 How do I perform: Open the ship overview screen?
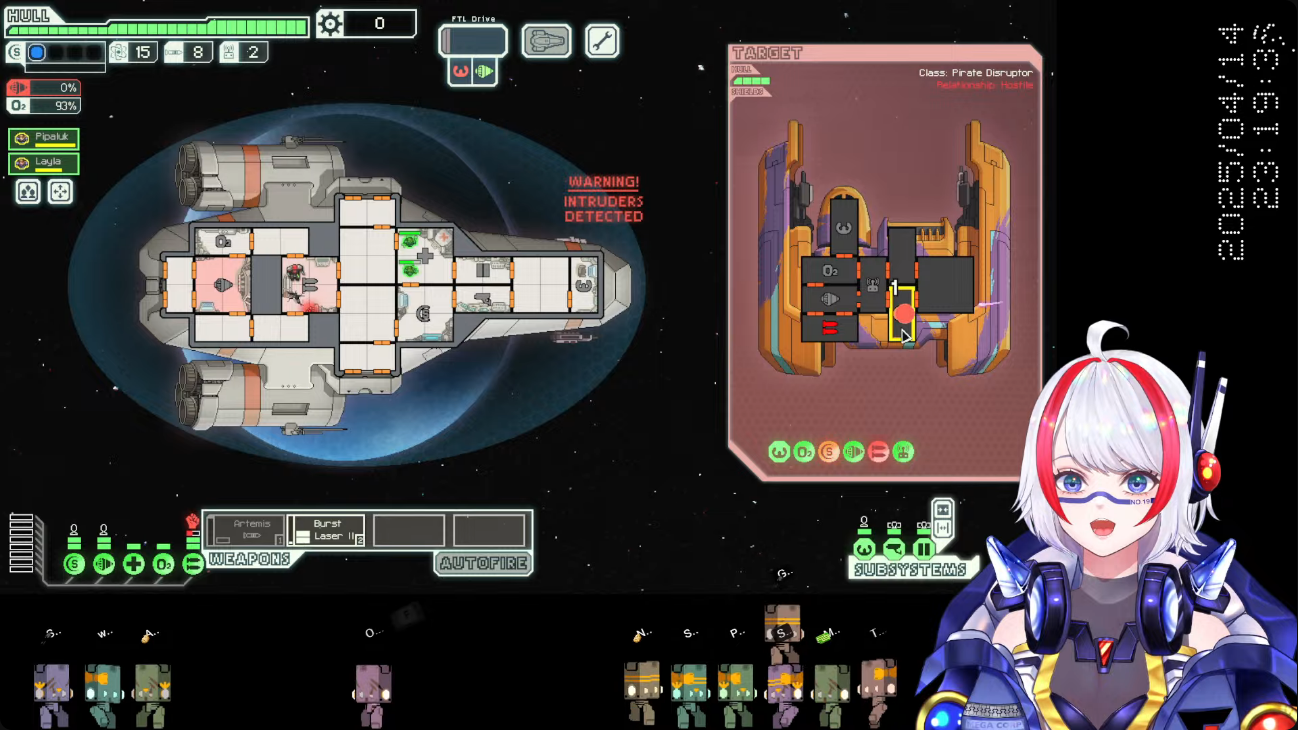tap(547, 41)
